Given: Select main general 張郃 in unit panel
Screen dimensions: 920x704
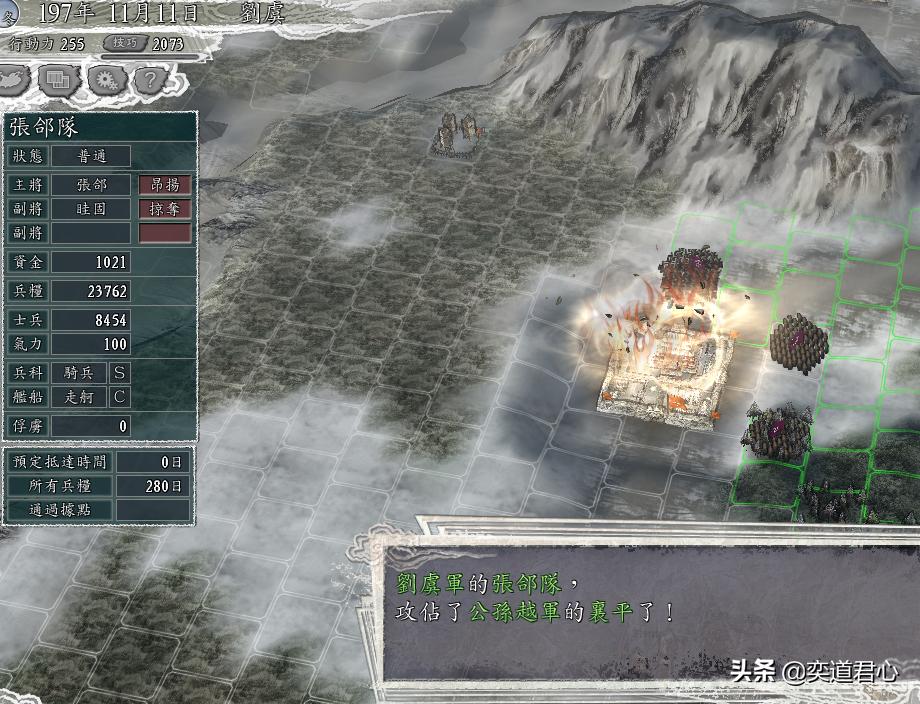Looking at the screenshot, I should coord(91,185).
